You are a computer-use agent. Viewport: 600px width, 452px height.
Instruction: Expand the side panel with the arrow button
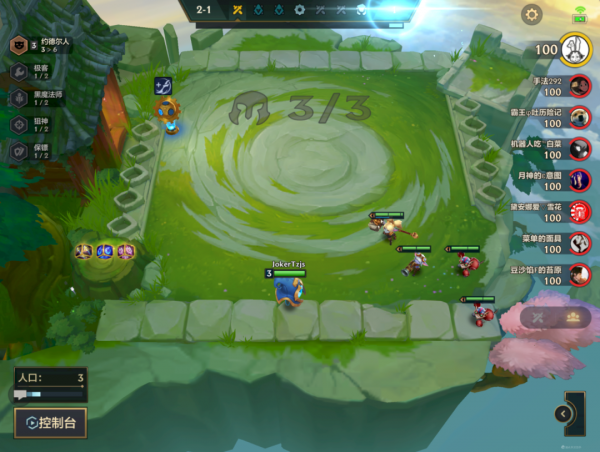click(564, 413)
